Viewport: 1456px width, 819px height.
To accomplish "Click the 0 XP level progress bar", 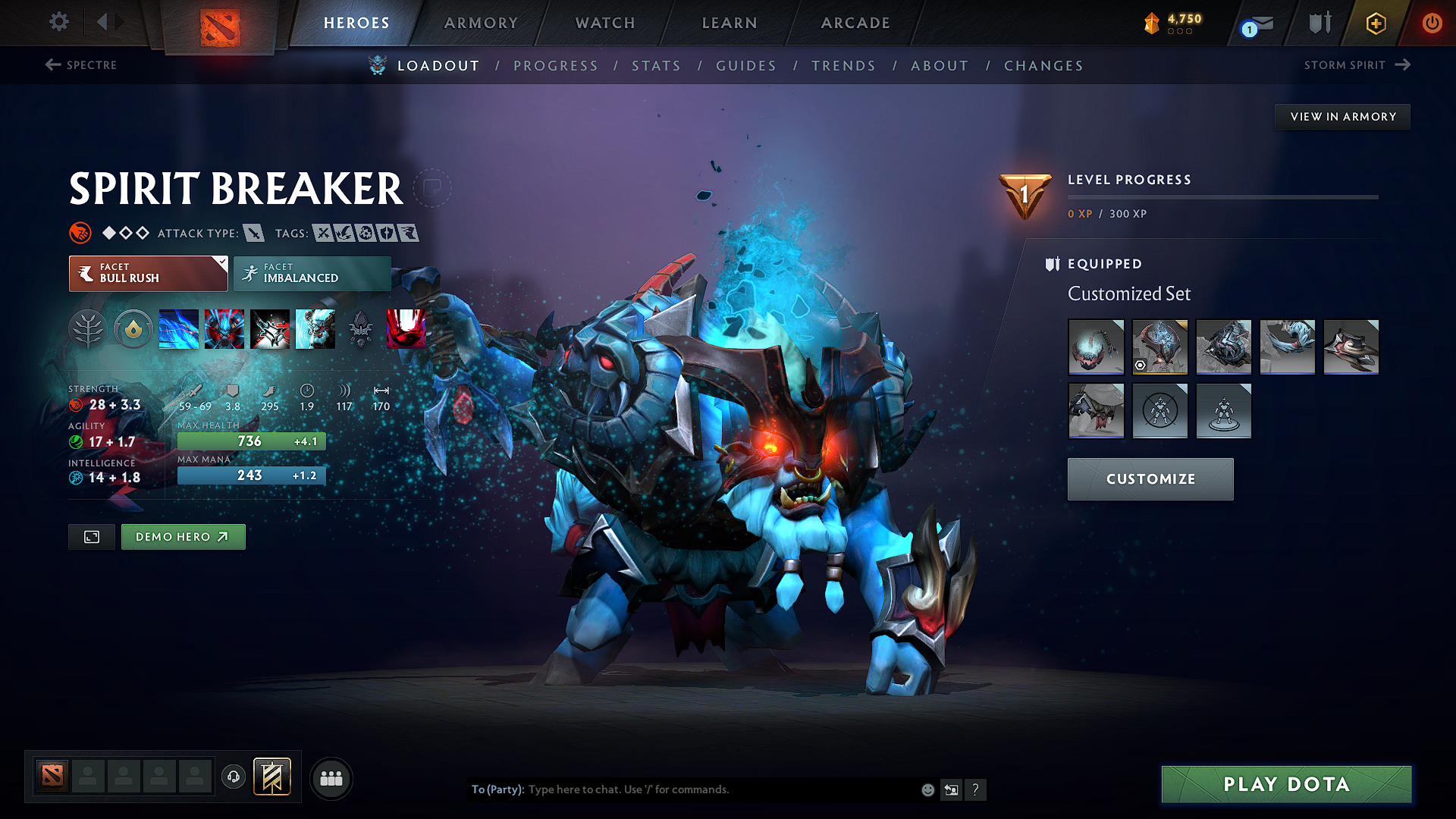I will coord(1222,197).
